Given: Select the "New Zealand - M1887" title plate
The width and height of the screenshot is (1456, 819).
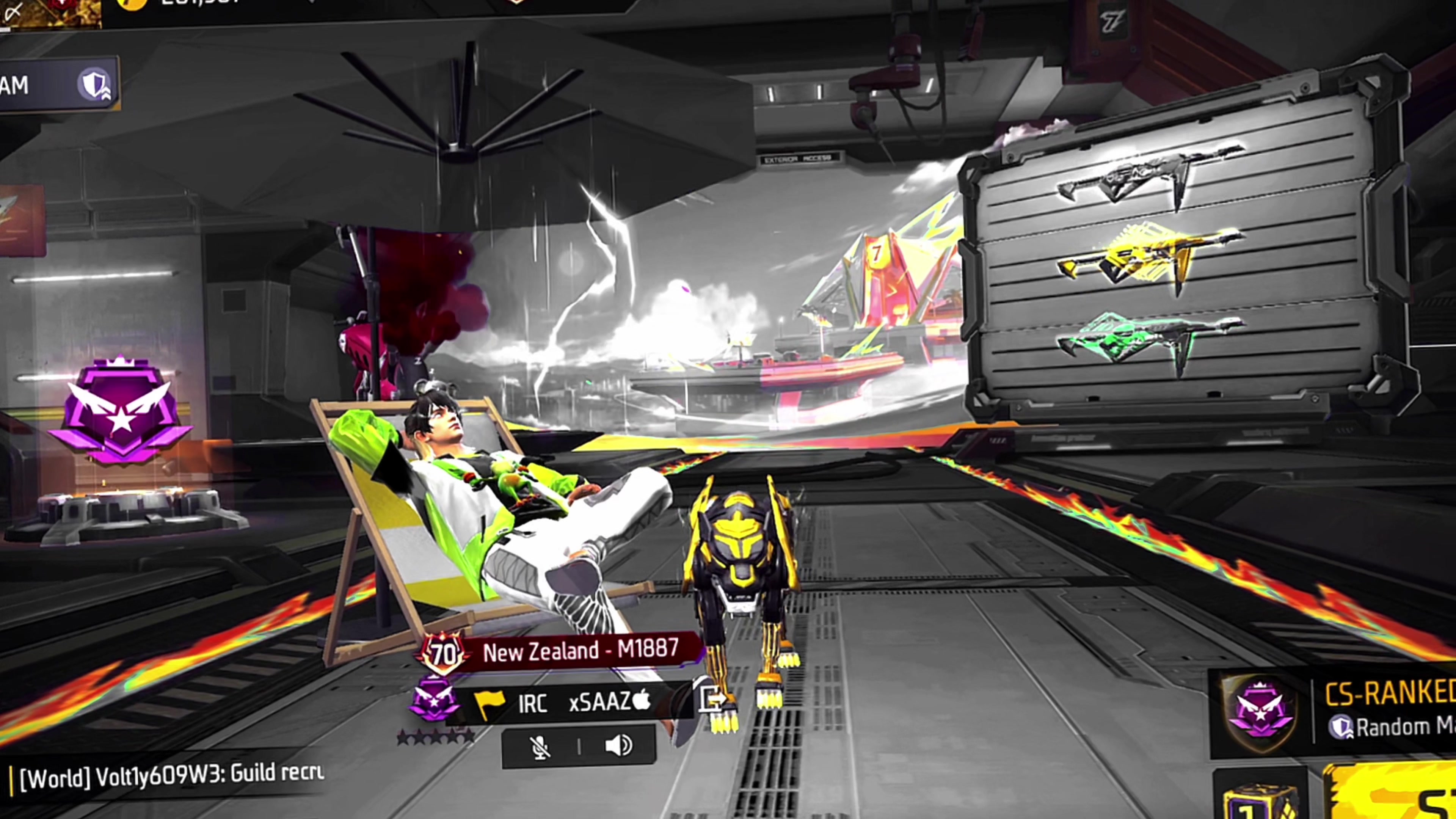Looking at the screenshot, I should pos(579,651).
